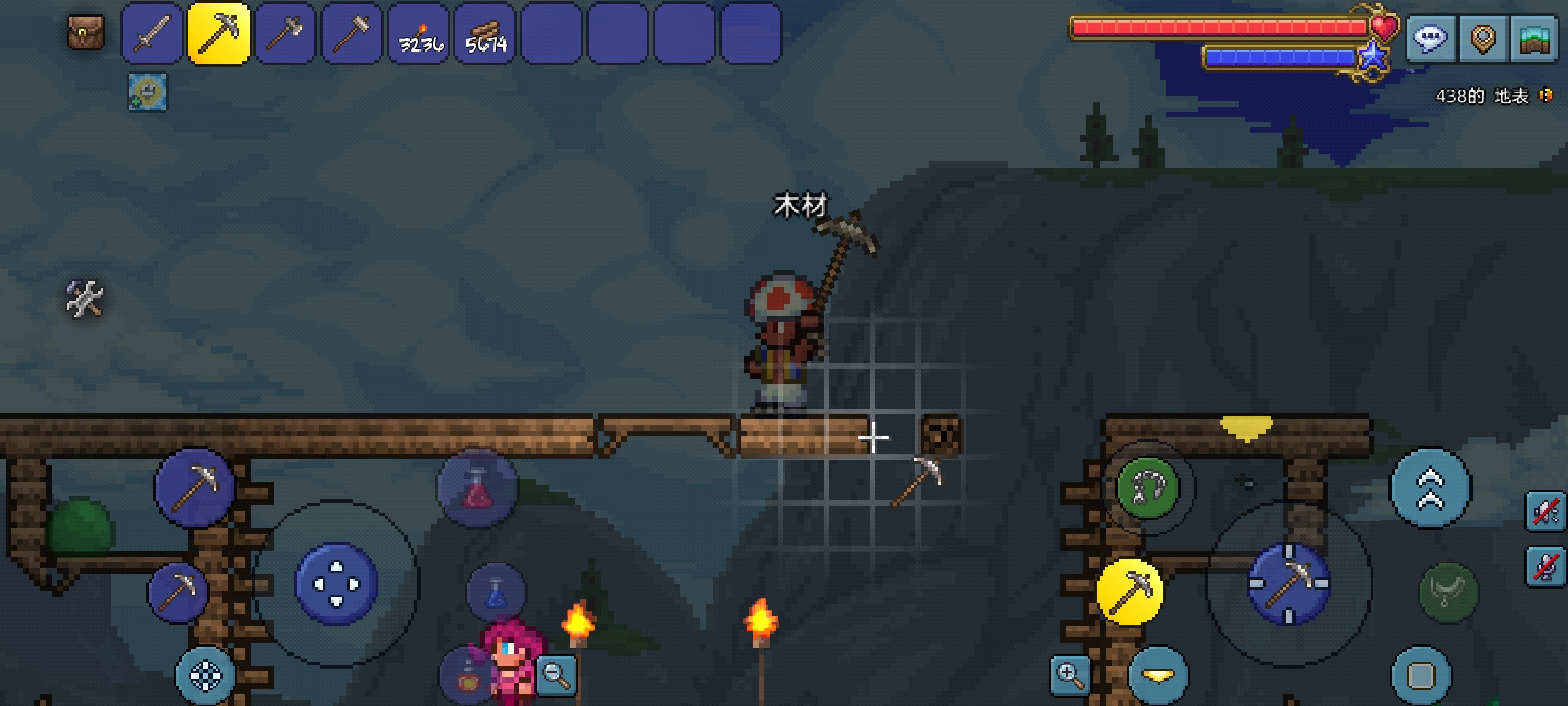
Task: Open the map pin button
Action: pyautogui.click(x=1482, y=39)
